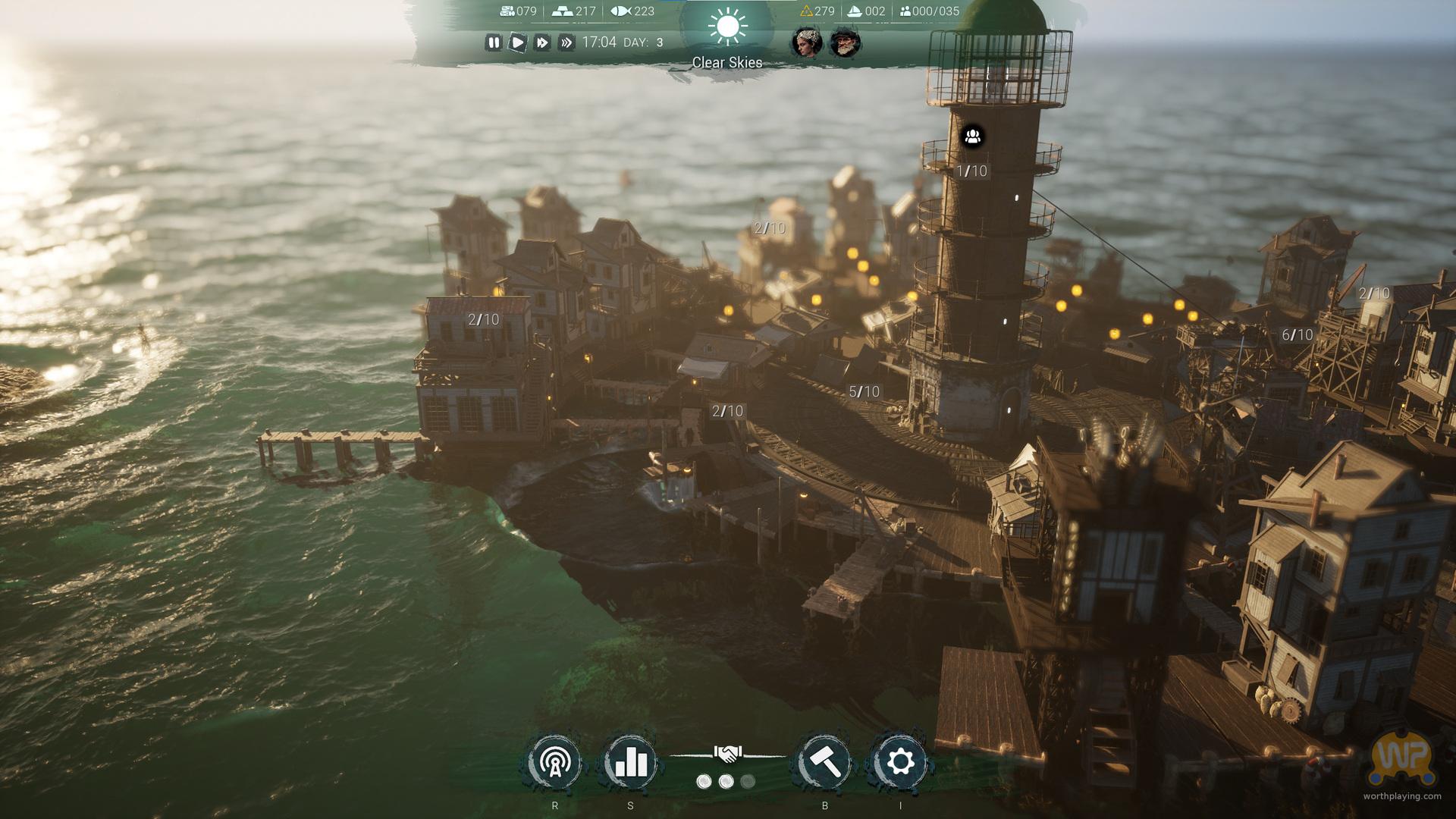Select the woman character portrait
The image size is (1456, 819).
coord(806,42)
